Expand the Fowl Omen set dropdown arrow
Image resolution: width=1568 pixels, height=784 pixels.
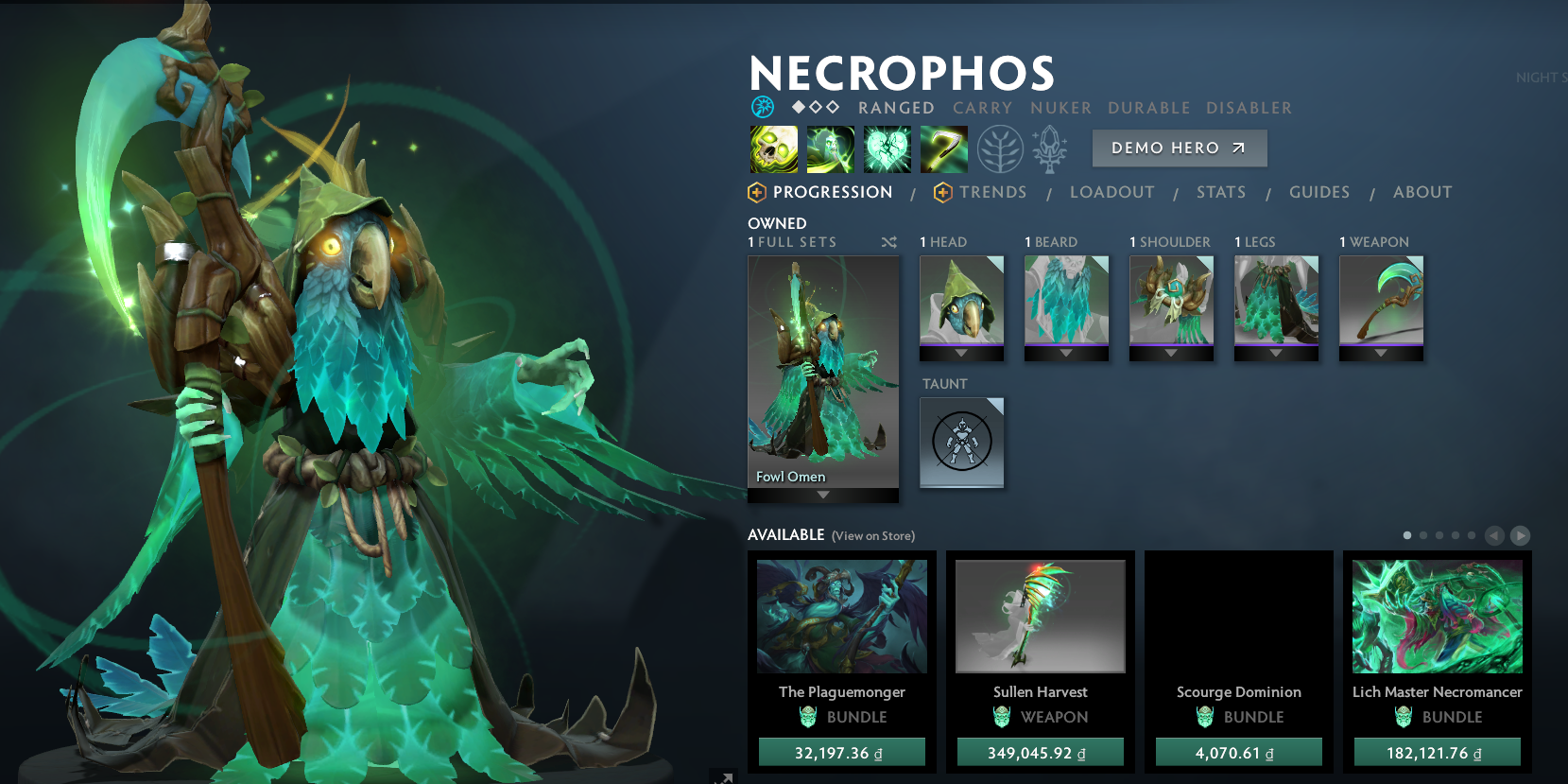822,493
